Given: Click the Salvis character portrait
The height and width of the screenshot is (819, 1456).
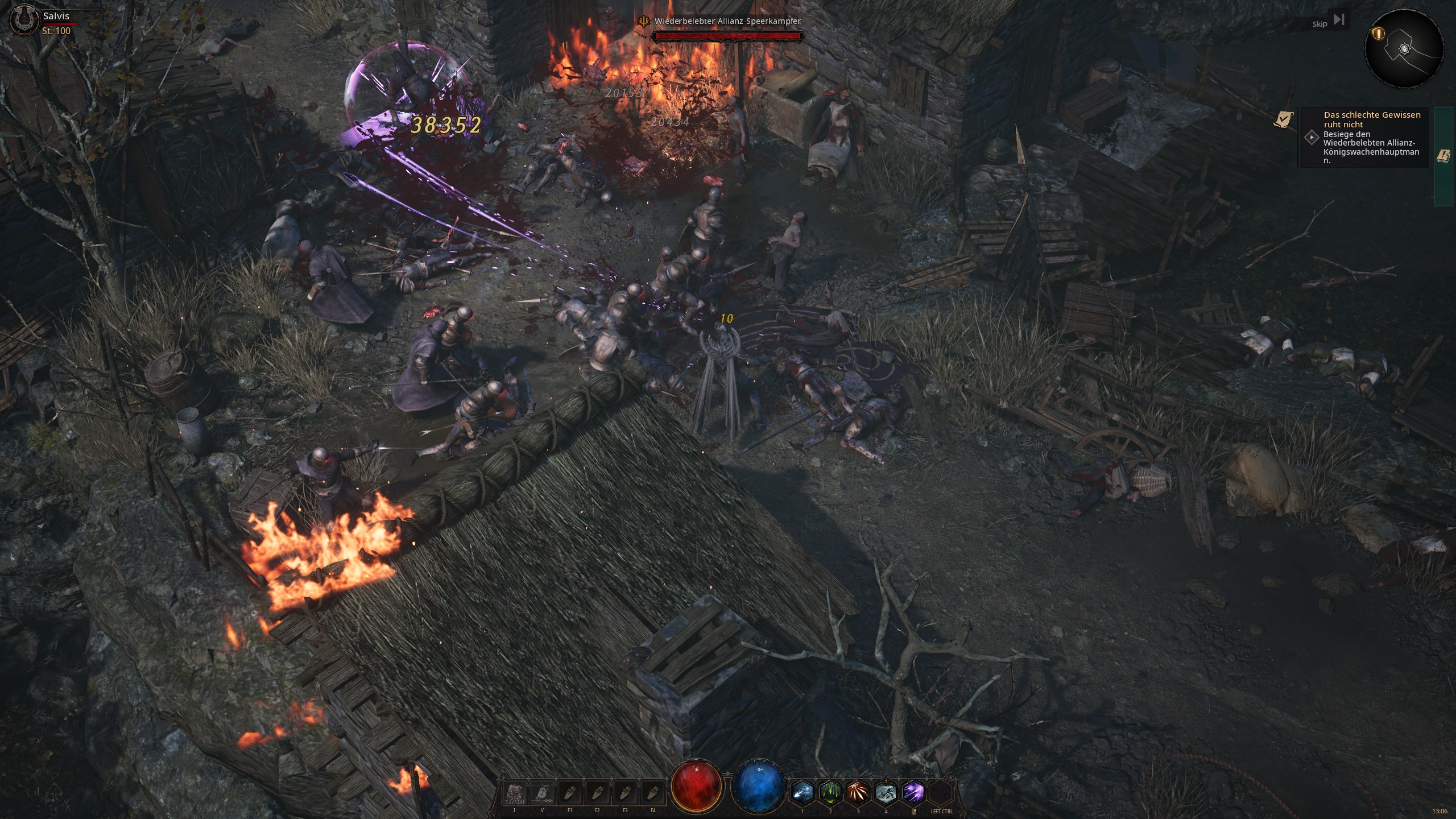Looking at the screenshot, I should tap(24, 20).
